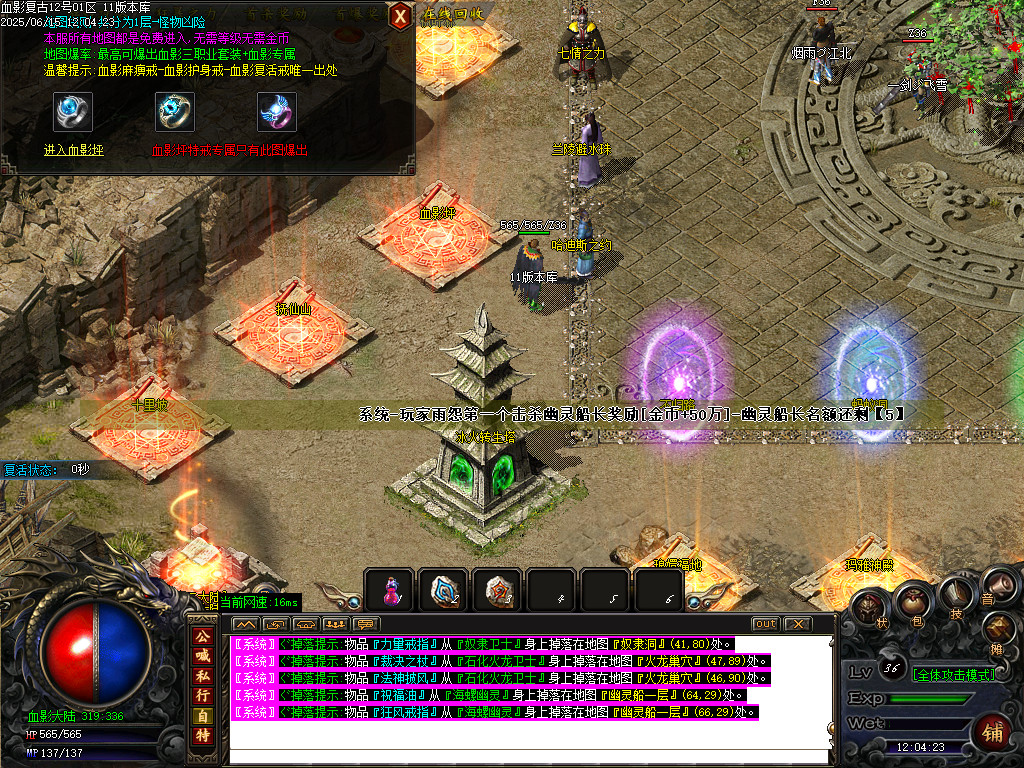Close the 血影坪 info panel

[x=400, y=16]
